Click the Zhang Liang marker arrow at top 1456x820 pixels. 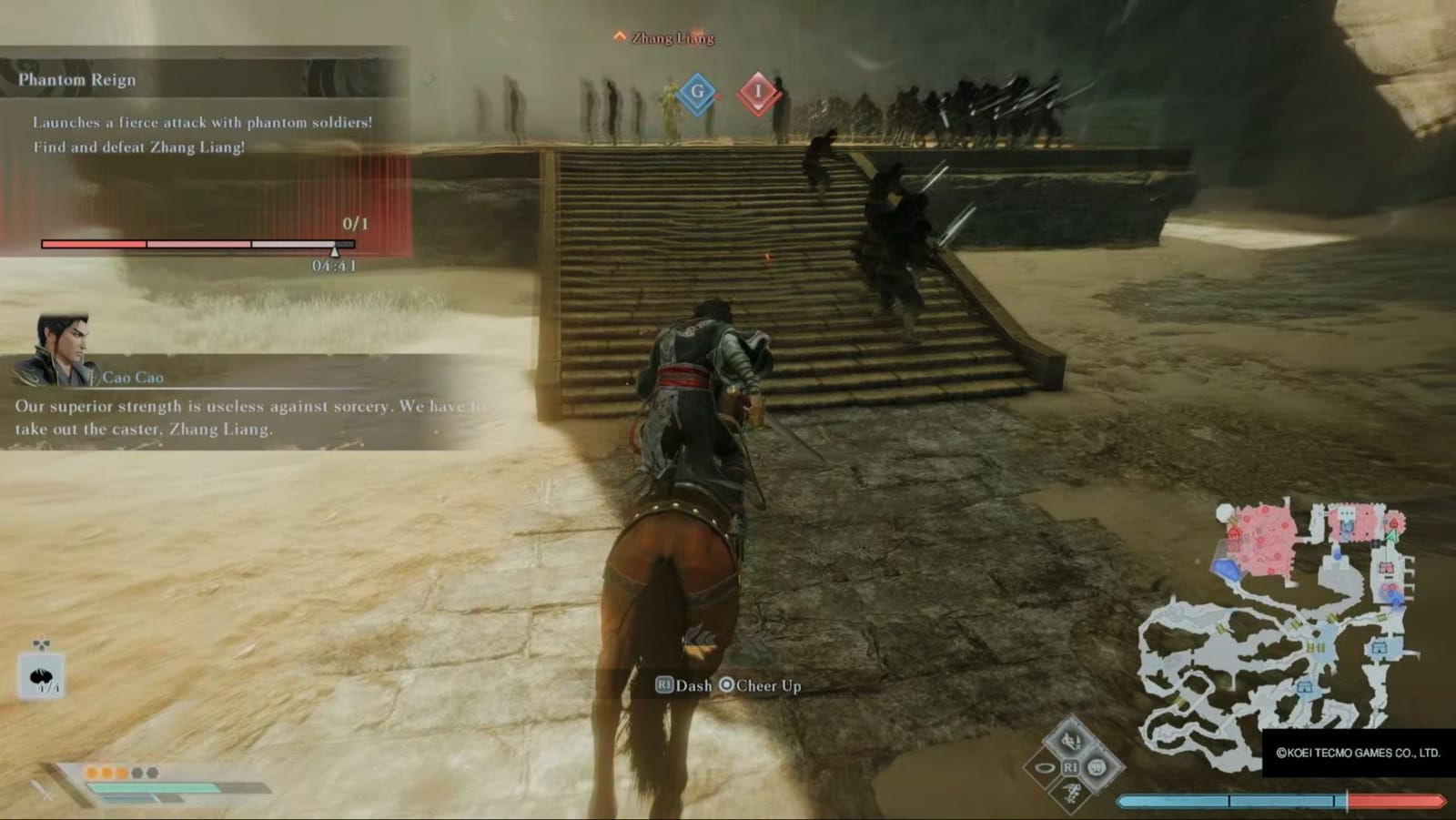tap(618, 37)
